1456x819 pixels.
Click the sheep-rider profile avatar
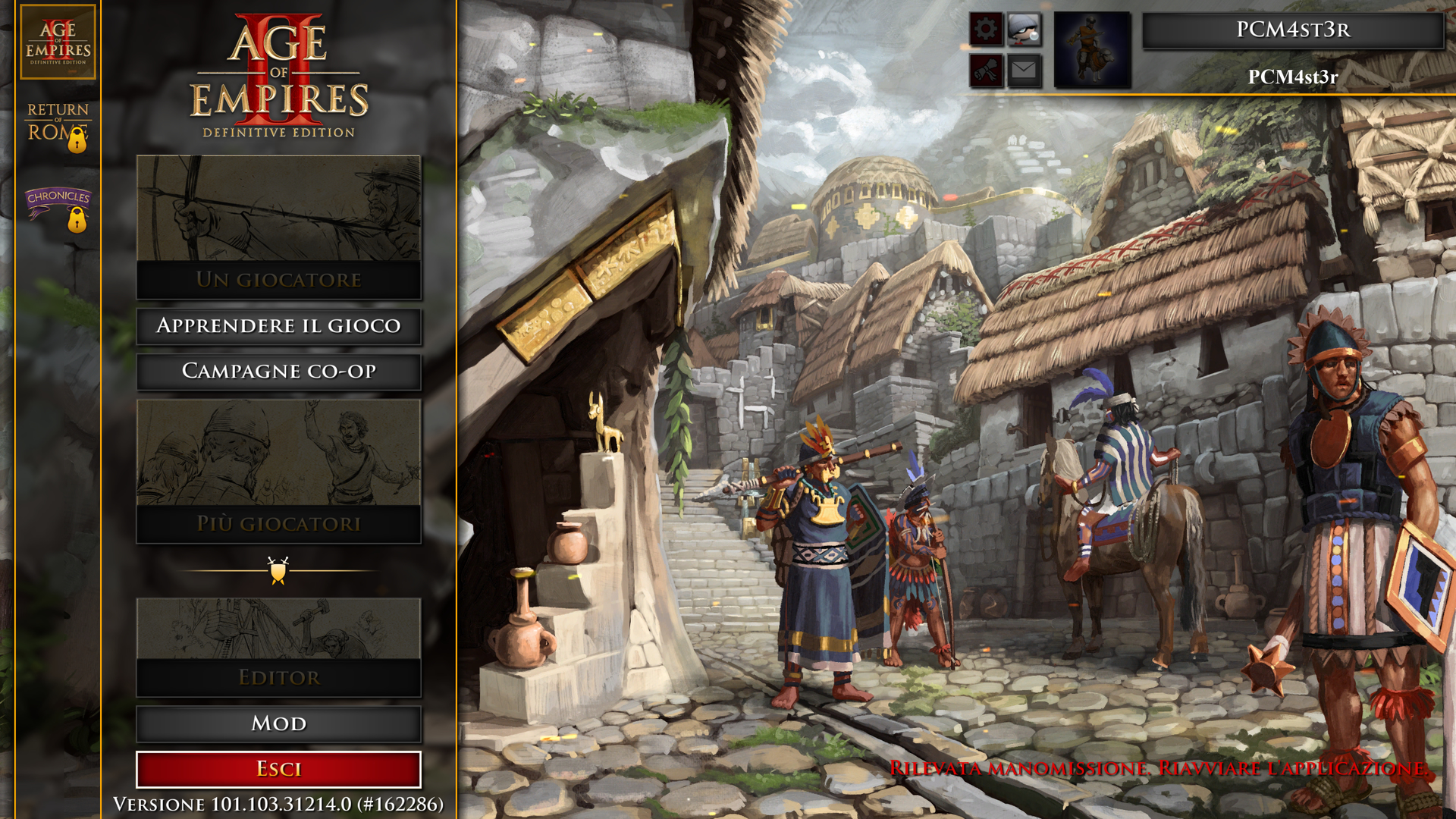(1092, 50)
